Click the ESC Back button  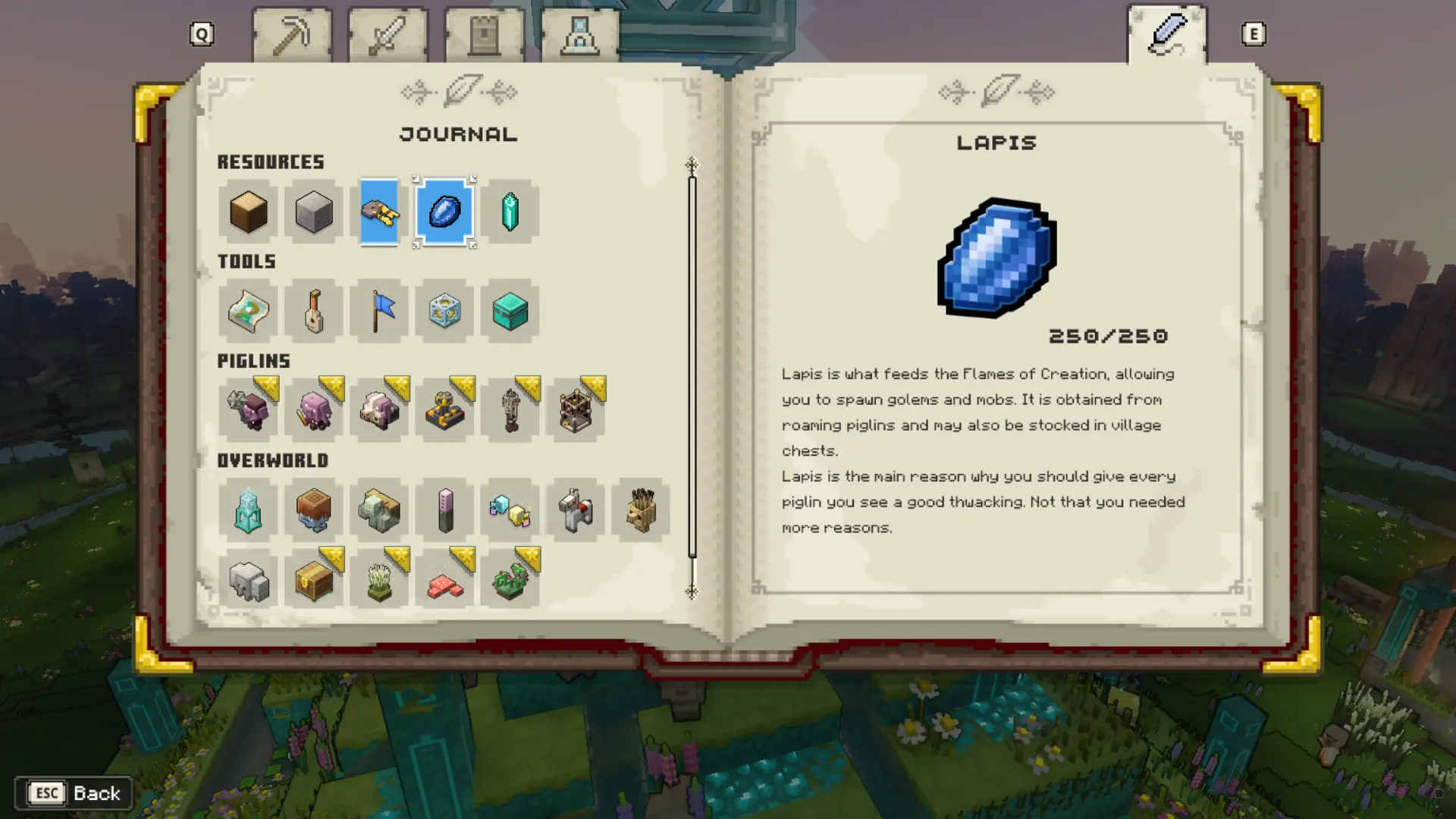(73, 793)
